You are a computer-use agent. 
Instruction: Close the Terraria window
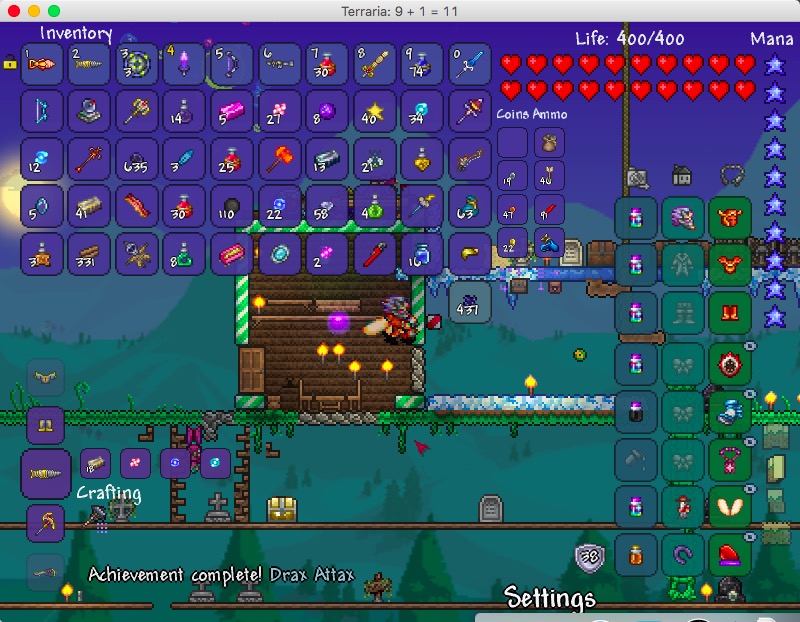[x=13, y=10]
